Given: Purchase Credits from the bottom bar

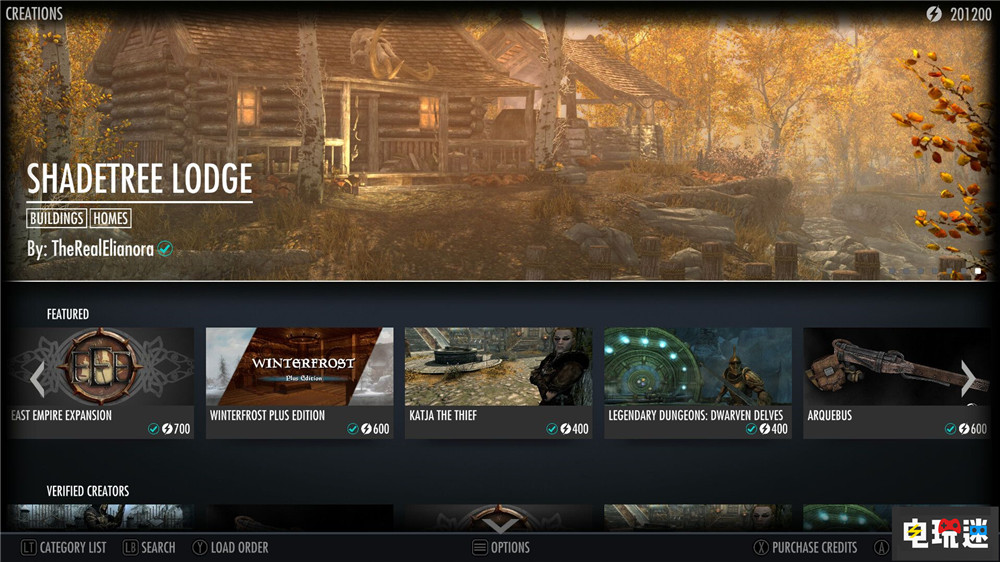Looking at the screenshot, I should 805,547.
